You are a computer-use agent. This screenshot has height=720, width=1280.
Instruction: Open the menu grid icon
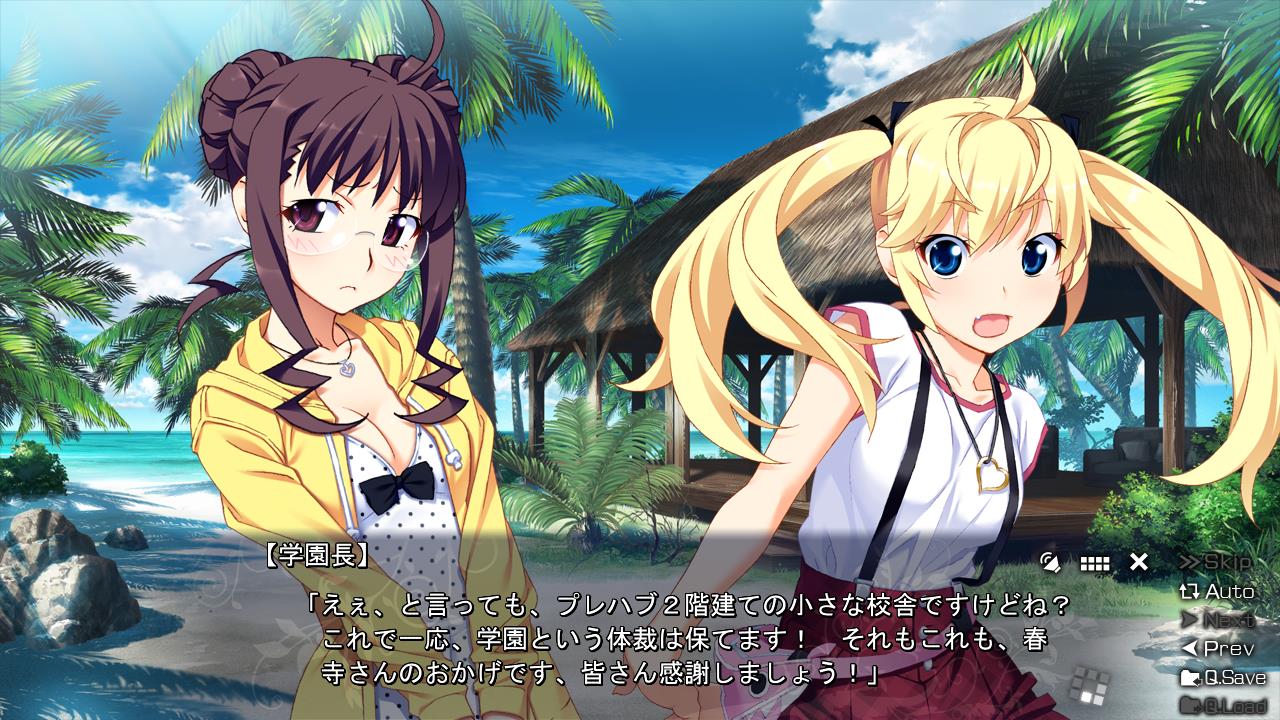point(1094,562)
